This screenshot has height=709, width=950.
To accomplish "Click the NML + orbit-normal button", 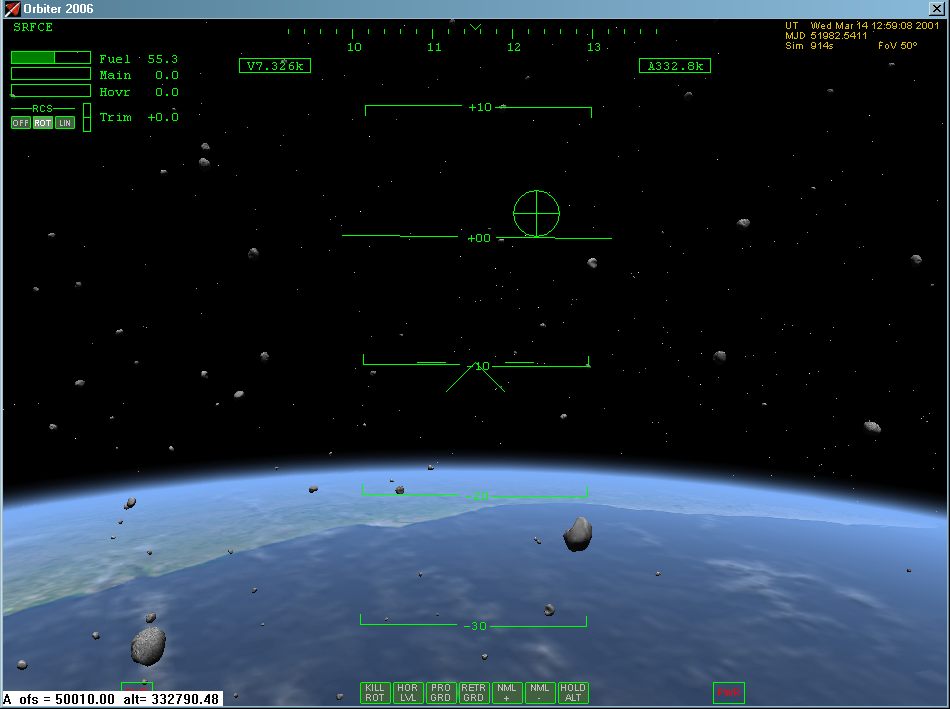I will (506, 692).
